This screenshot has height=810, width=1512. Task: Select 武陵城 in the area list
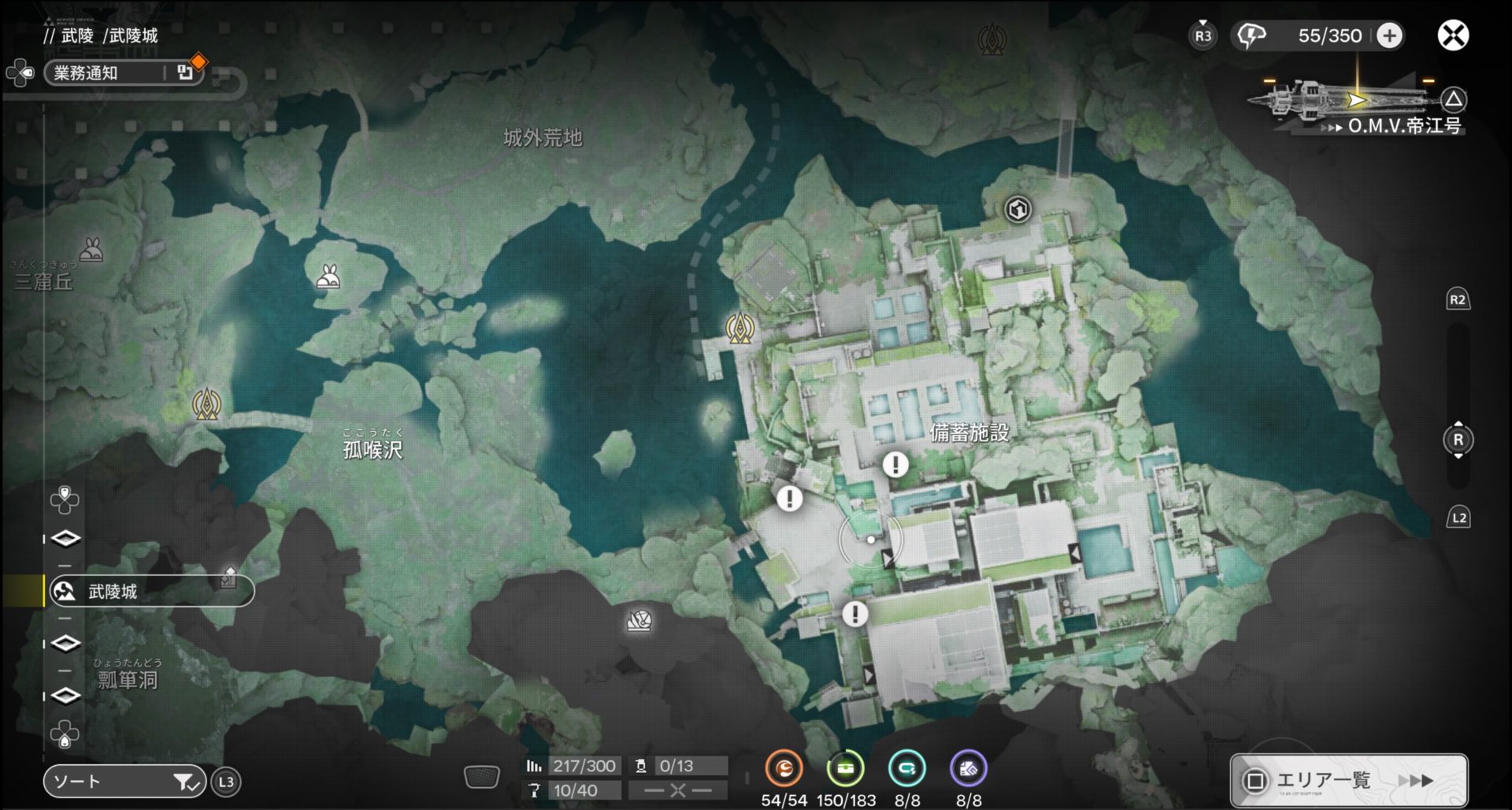[151, 591]
